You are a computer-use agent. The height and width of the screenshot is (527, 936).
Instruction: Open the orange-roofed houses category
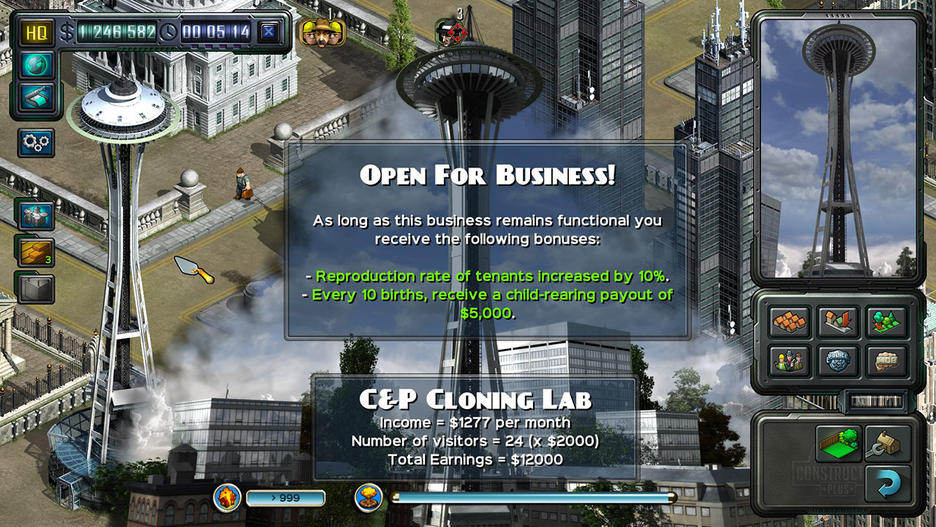[x=788, y=321]
